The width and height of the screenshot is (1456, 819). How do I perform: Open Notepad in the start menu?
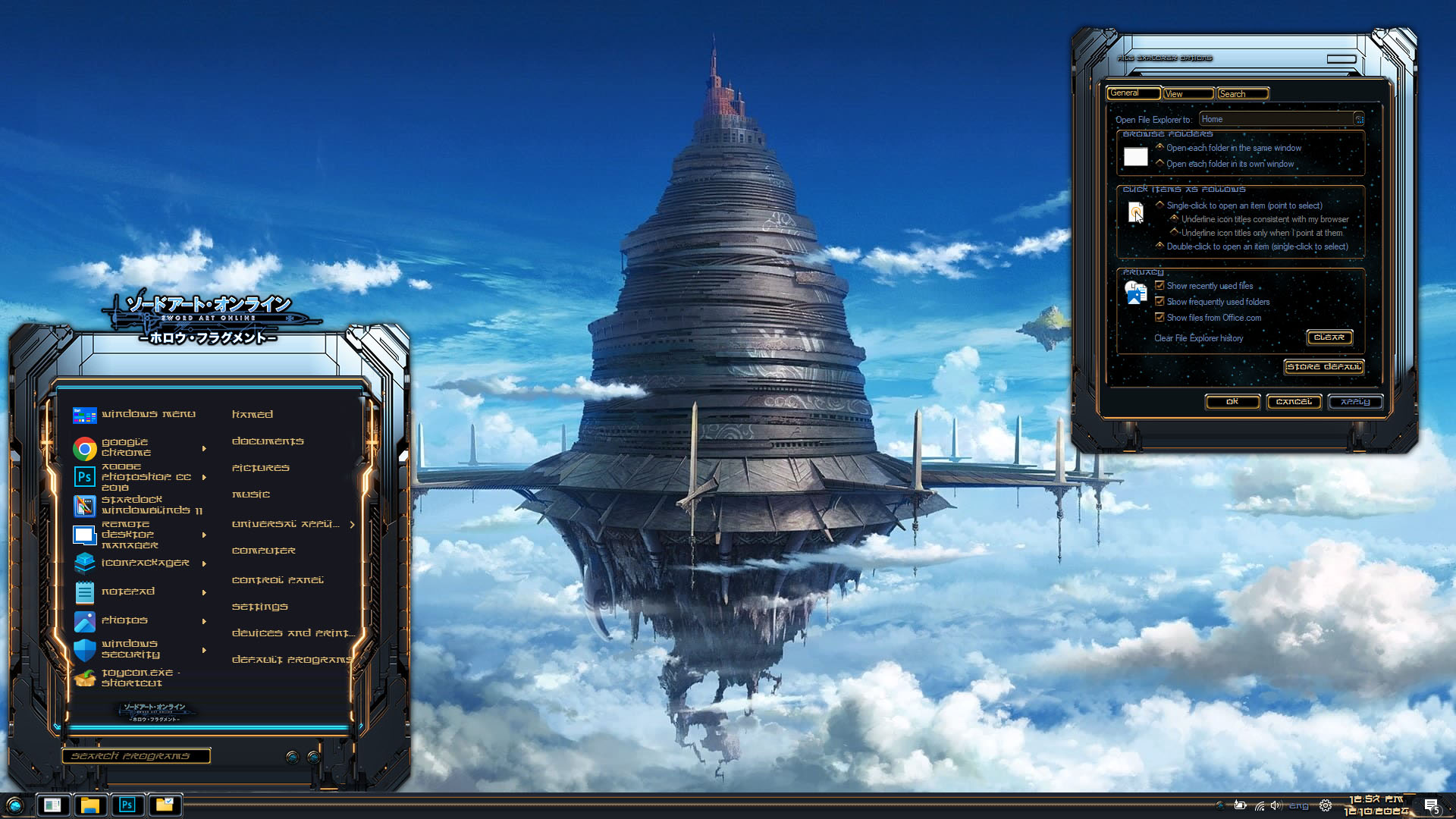pos(128,591)
